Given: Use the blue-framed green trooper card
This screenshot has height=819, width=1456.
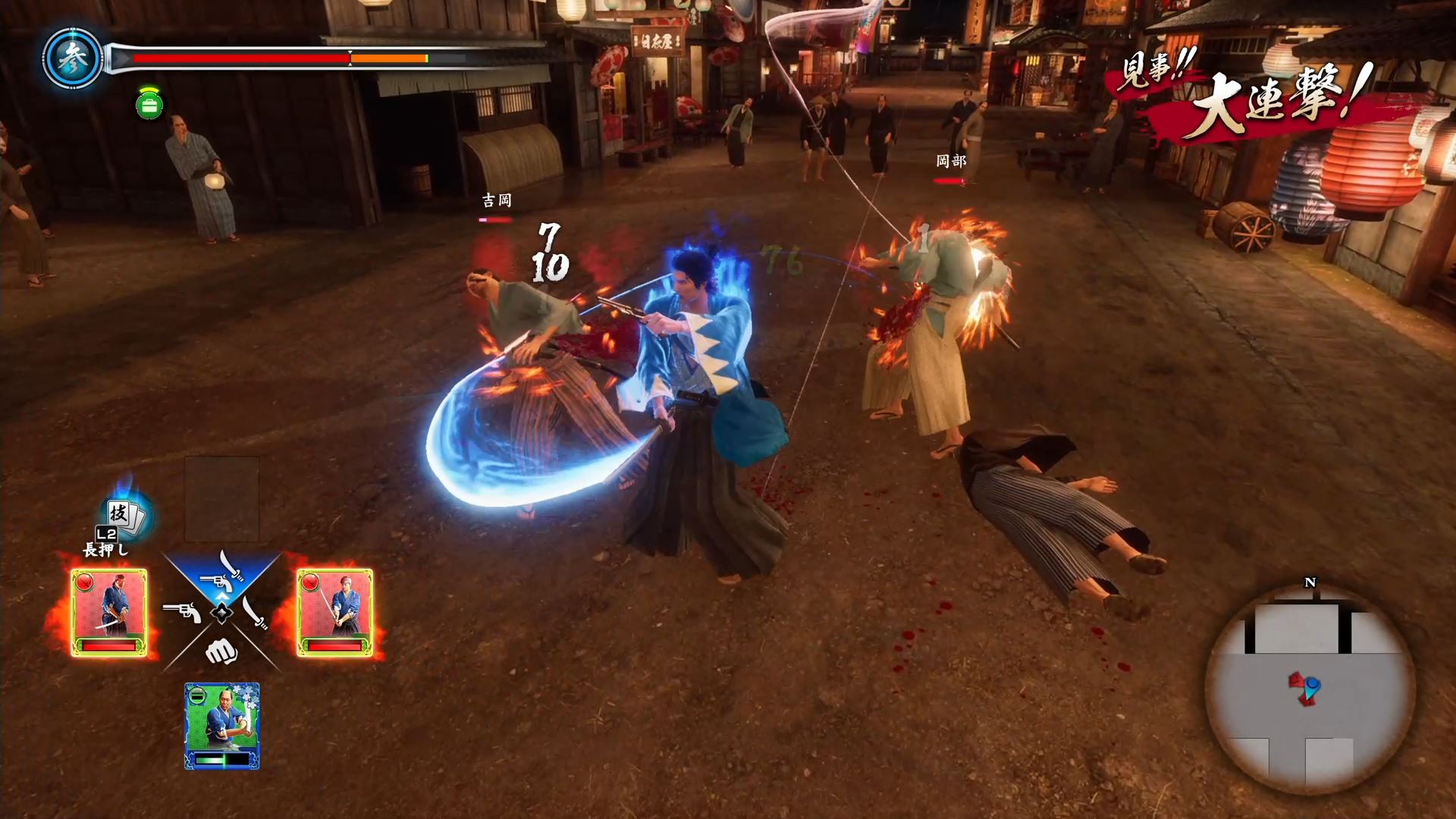Looking at the screenshot, I should coord(222,726).
